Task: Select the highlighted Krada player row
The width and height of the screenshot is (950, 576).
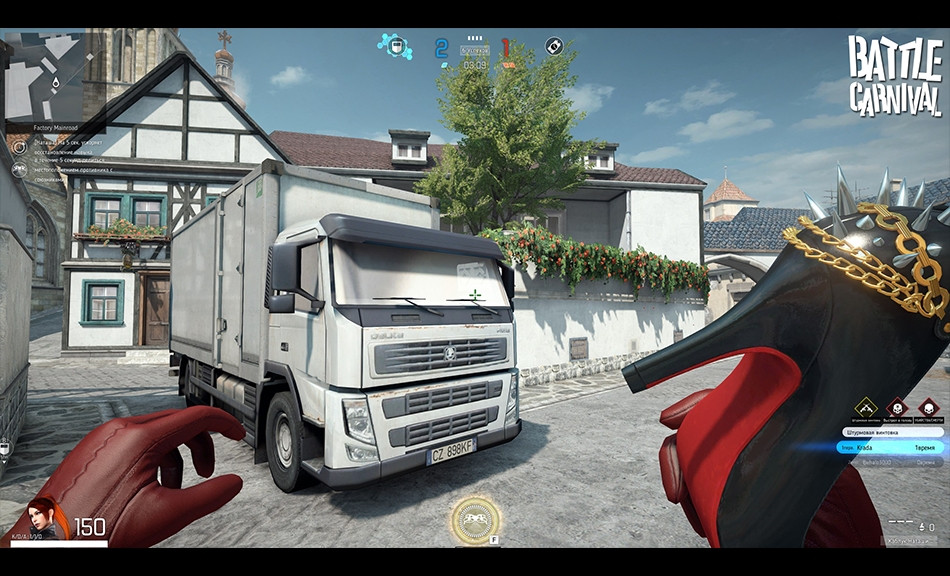Action: click(x=890, y=448)
